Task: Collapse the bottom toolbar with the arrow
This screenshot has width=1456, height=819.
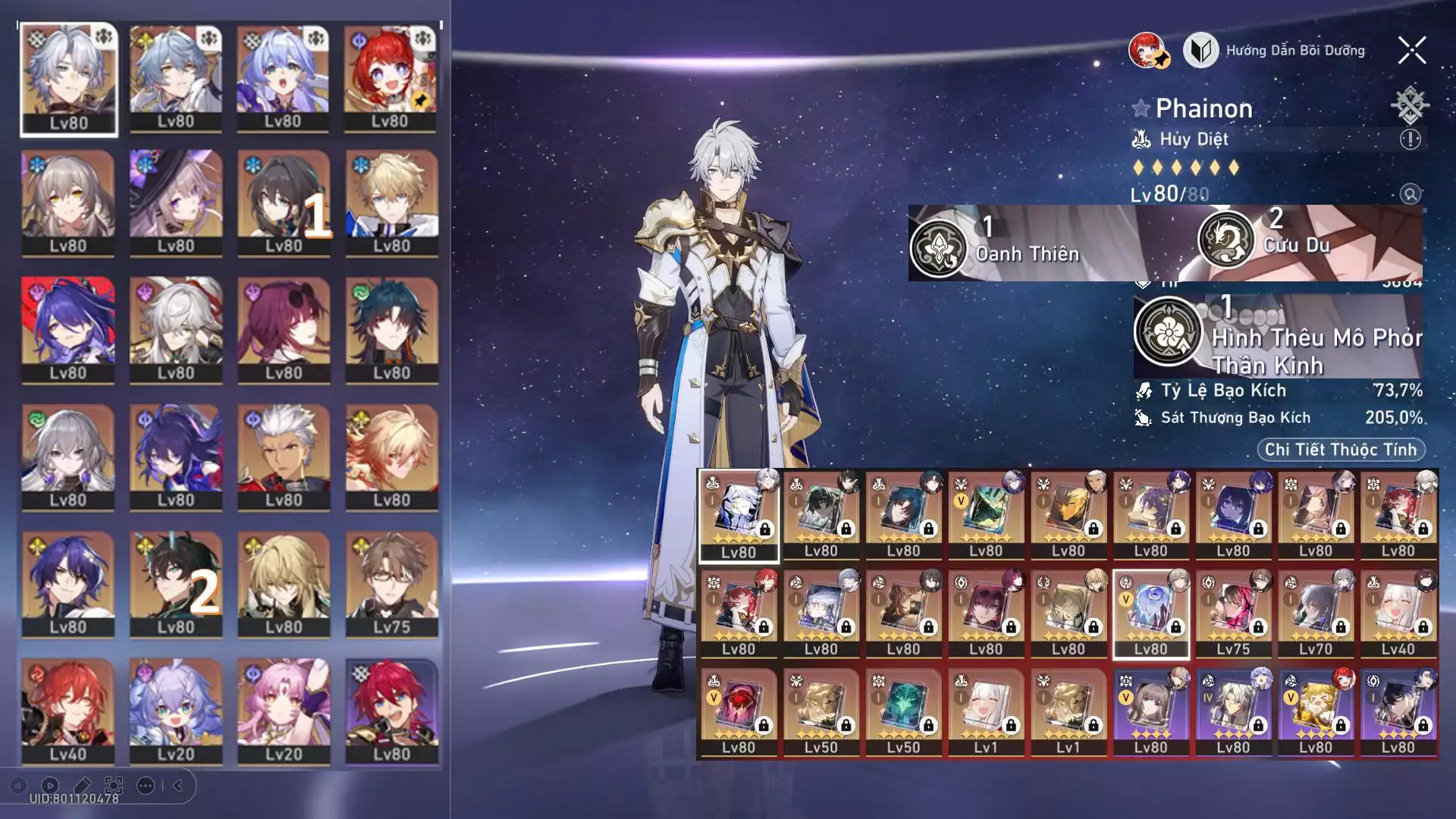Action: [178, 786]
